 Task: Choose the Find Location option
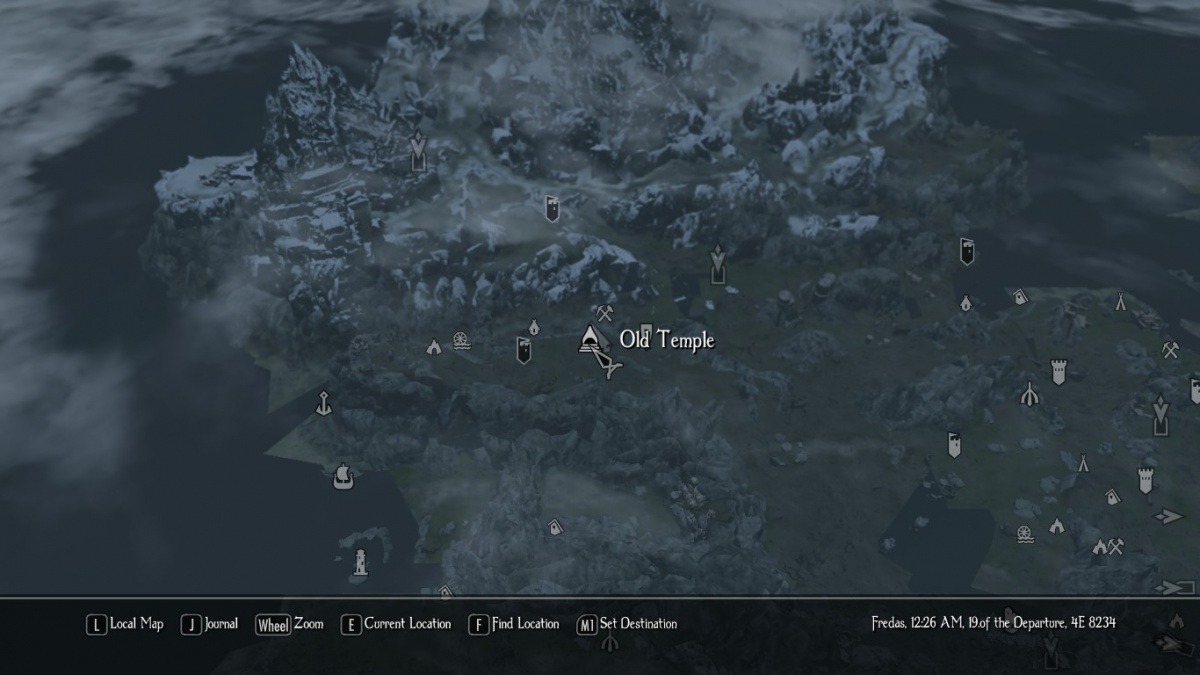pyautogui.click(x=514, y=624)
